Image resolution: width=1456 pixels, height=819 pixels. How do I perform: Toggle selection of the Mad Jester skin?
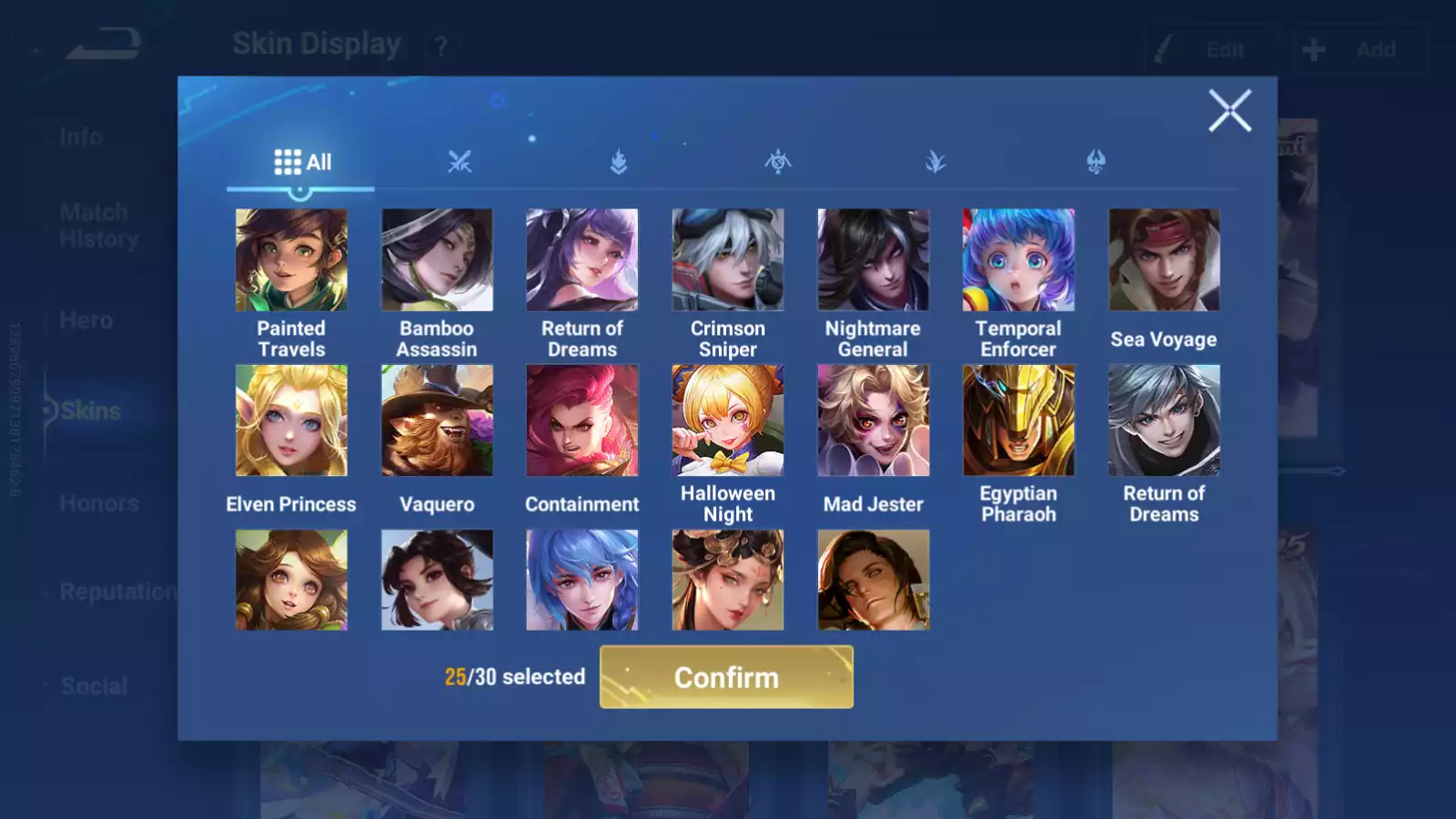[x=874, y=419]
